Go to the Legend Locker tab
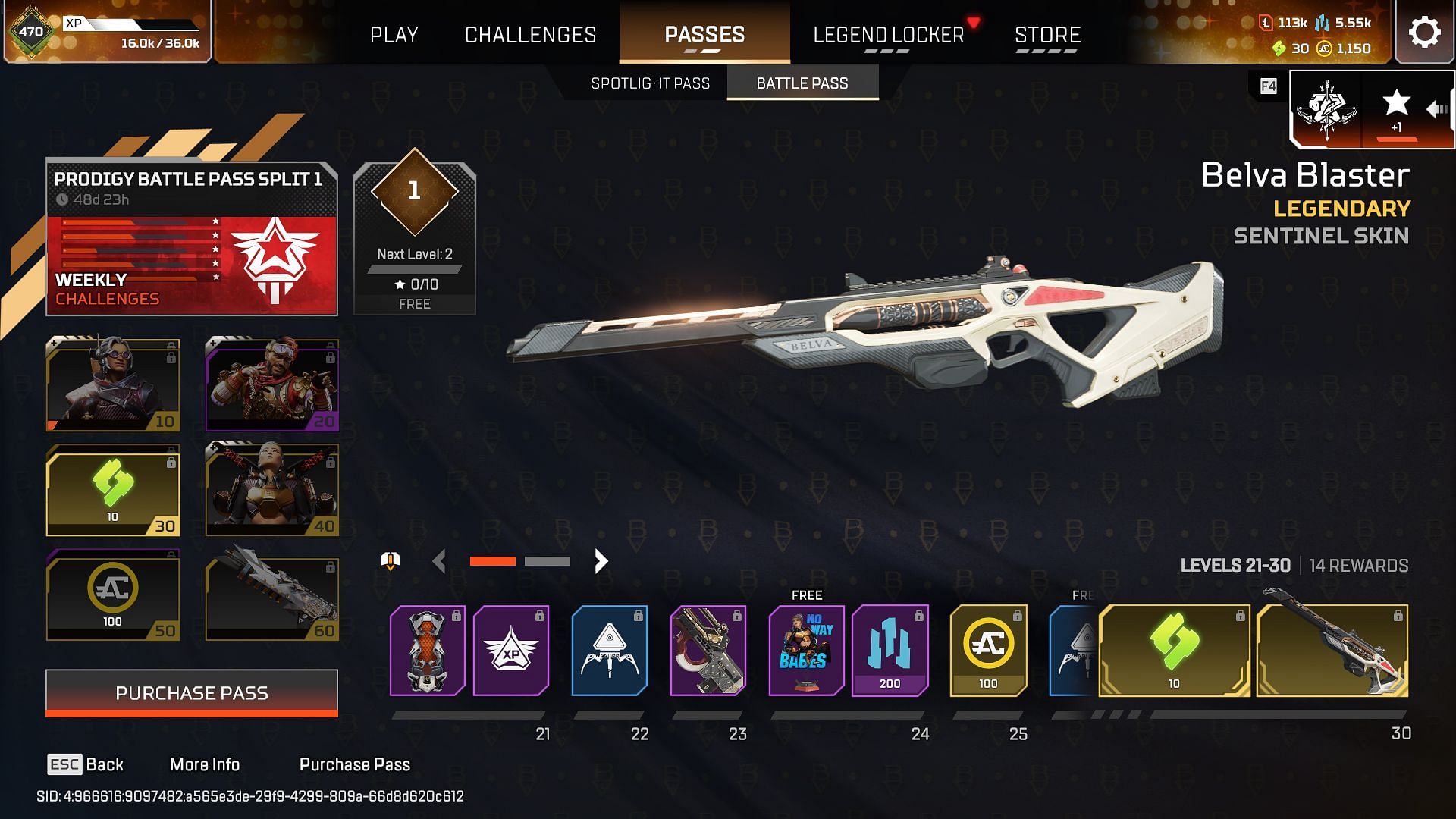Viewport: 1456px width, 819px height. pos(888,35)
